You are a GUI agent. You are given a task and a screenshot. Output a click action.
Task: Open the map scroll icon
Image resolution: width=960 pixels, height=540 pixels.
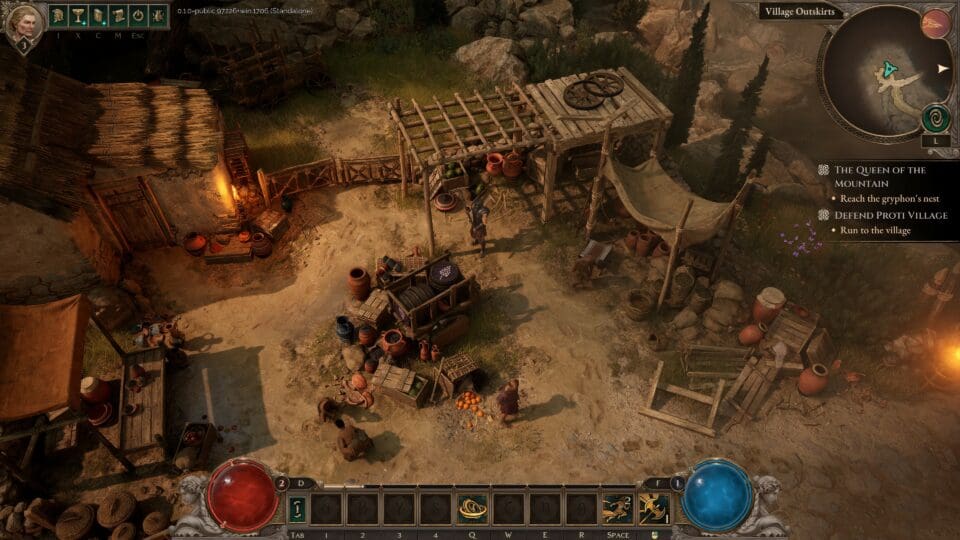pyautogui.click(x=117, y=17)
